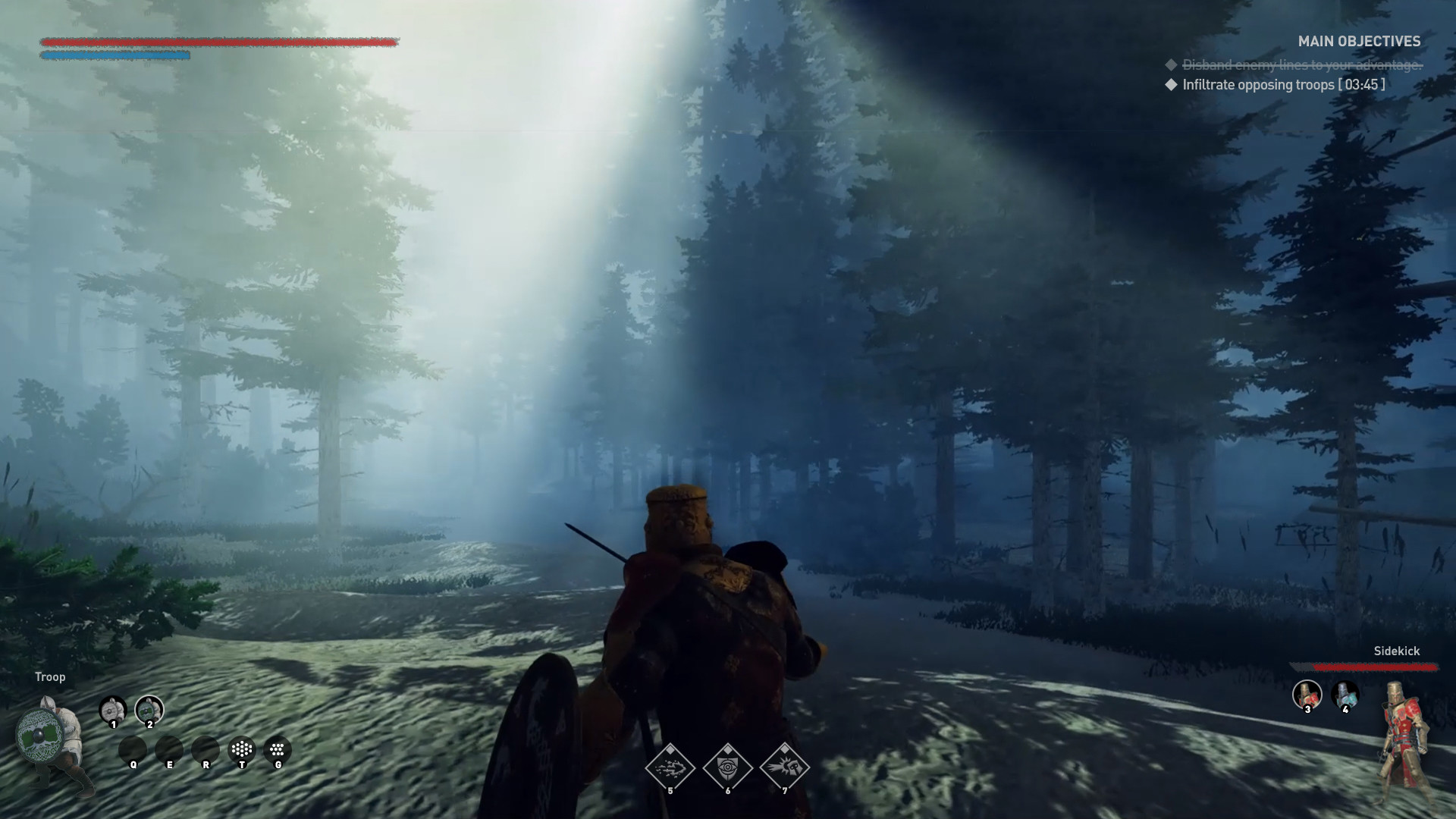
Task: Activate the charge ability in slot 5
Action: [670, 767]
